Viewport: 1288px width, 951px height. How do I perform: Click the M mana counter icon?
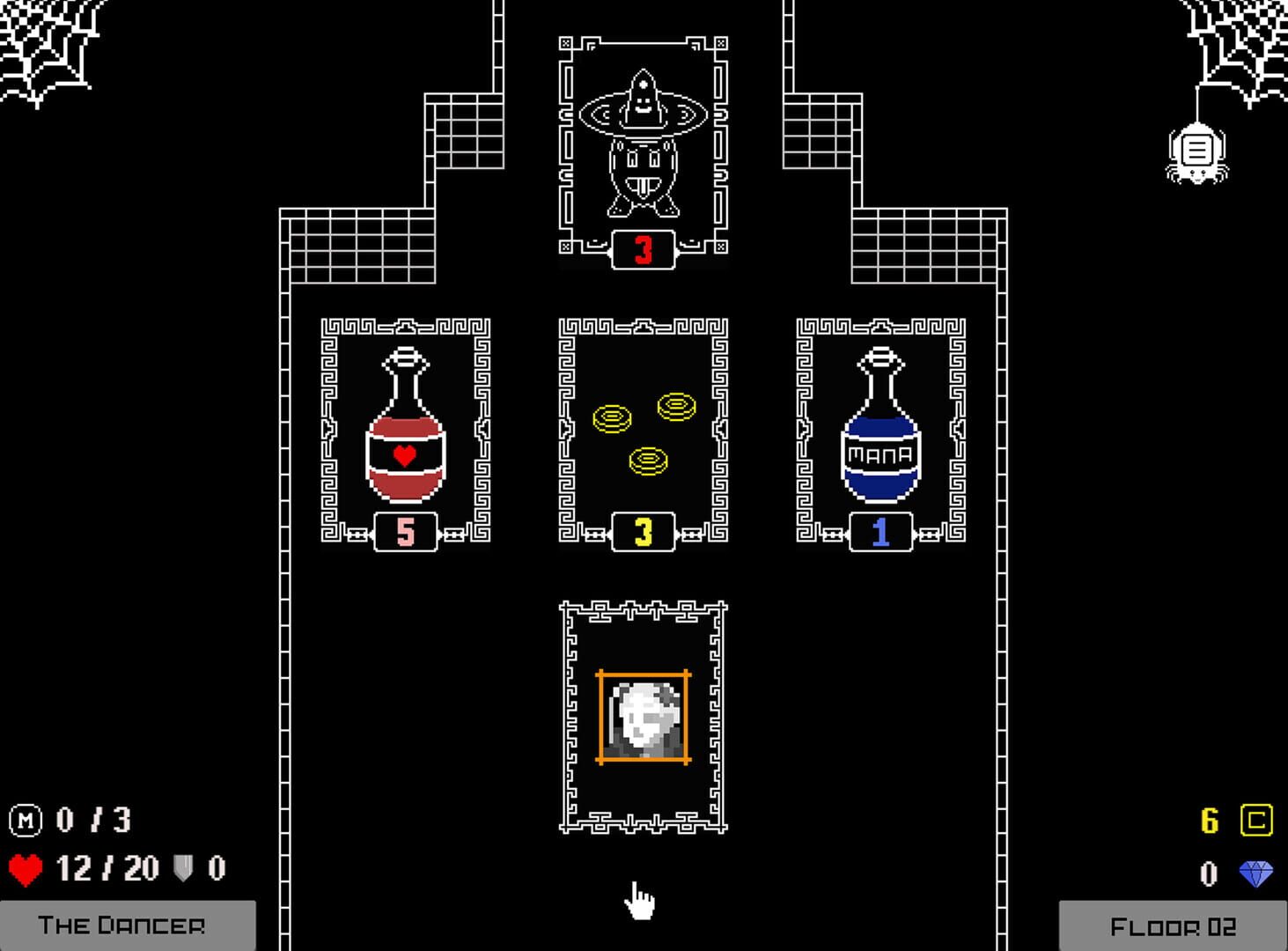click(x=26, y=818)
